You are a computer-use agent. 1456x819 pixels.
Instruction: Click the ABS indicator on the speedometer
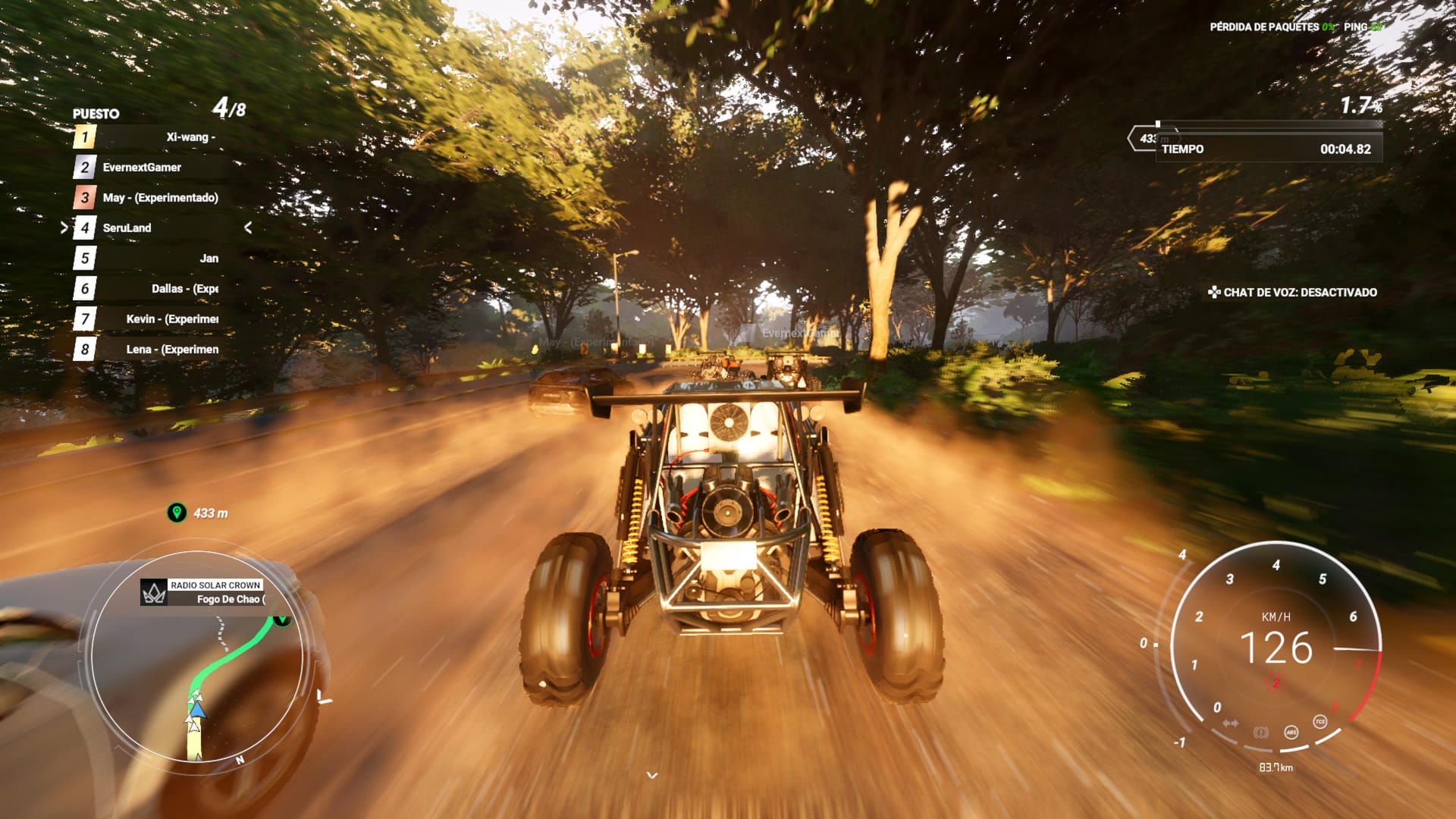tap(1291, 732)
